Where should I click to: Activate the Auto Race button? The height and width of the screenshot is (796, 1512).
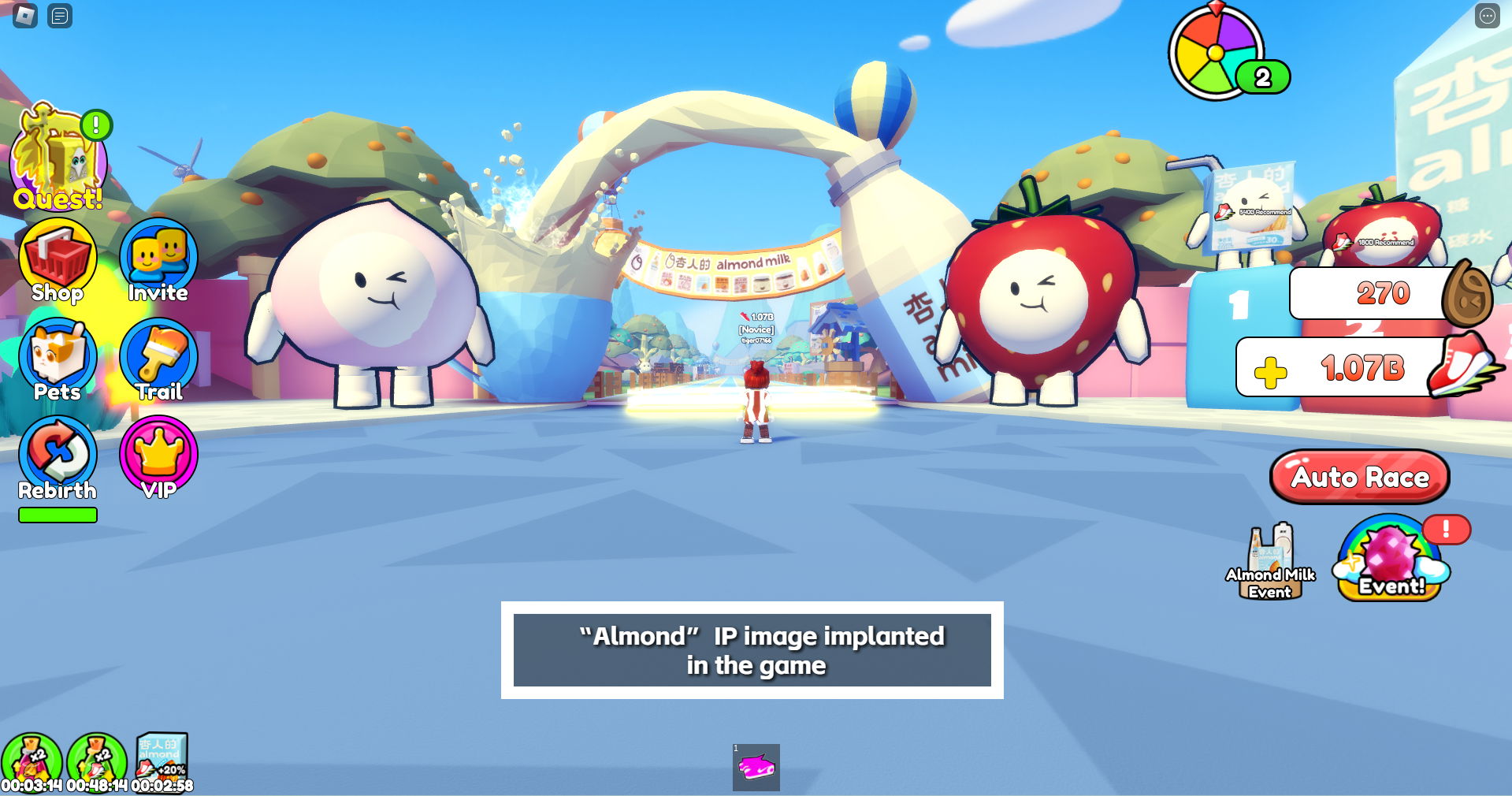1359,477
